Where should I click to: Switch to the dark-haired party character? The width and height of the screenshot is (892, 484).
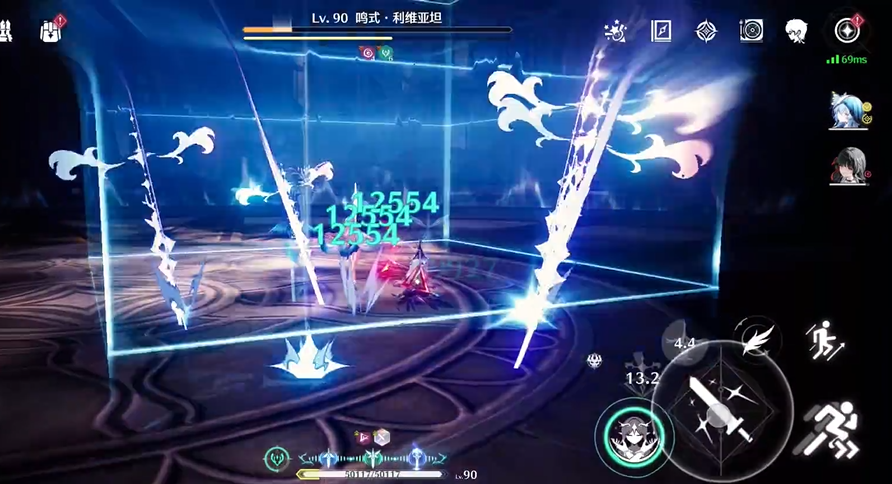(x=846, y=168)
